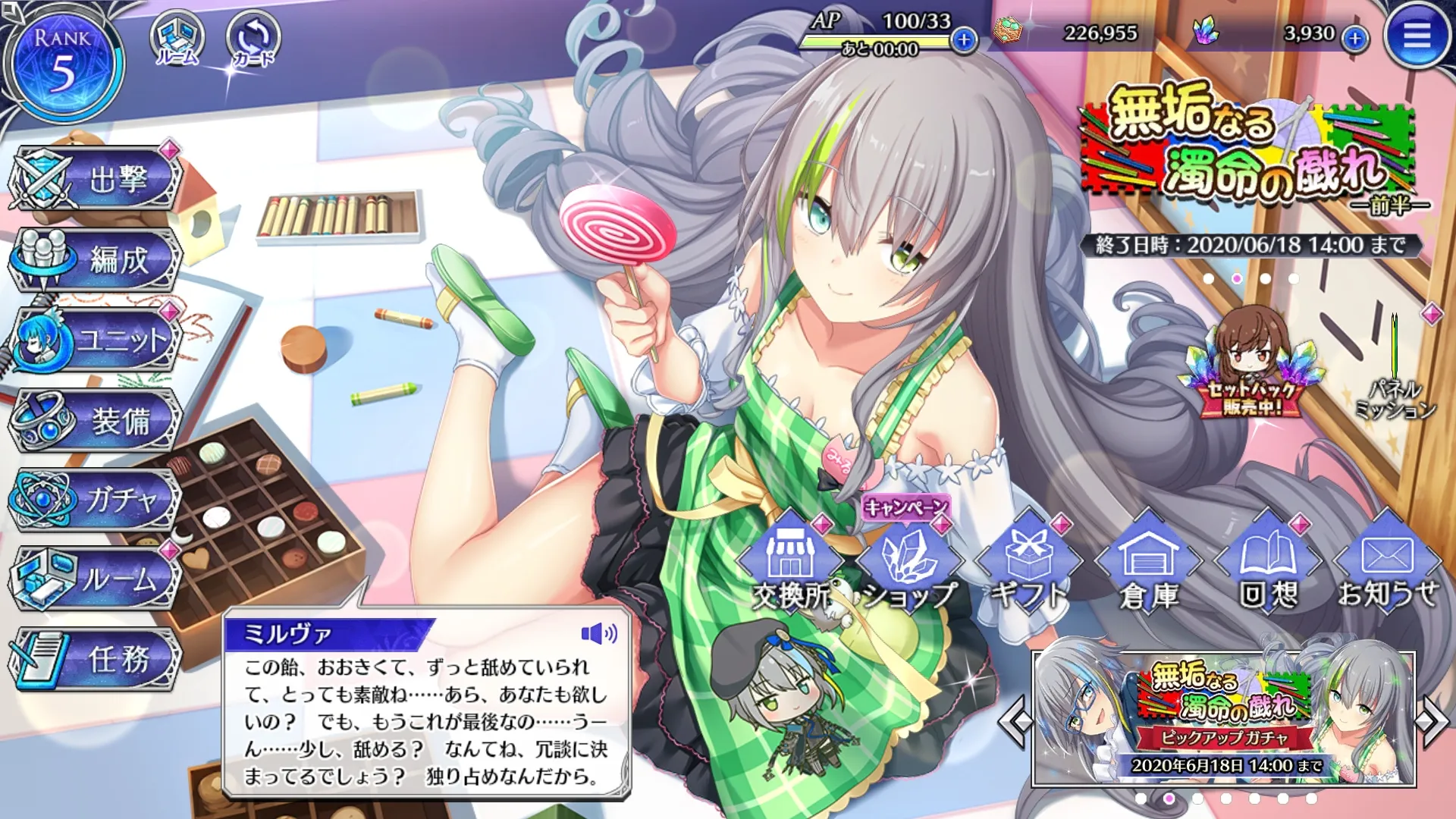View the 回想 memories book
Screen dimensions: 1456x819
(1268, 565)
